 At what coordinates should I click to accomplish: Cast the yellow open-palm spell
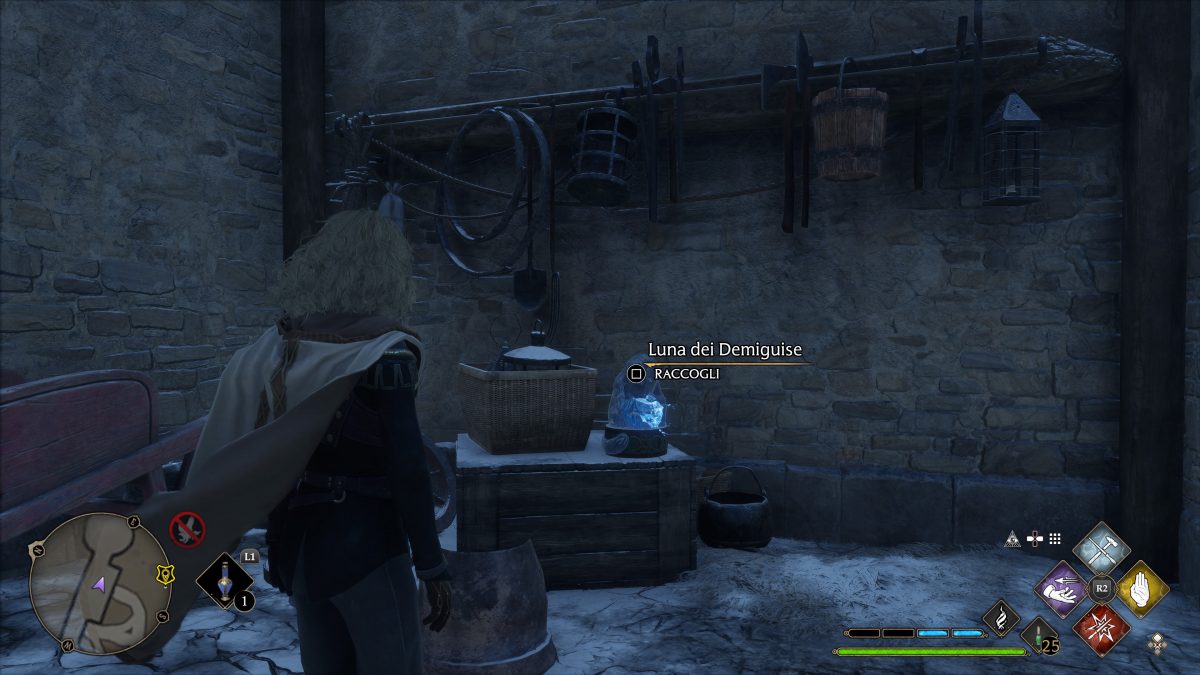(1141, 589)
